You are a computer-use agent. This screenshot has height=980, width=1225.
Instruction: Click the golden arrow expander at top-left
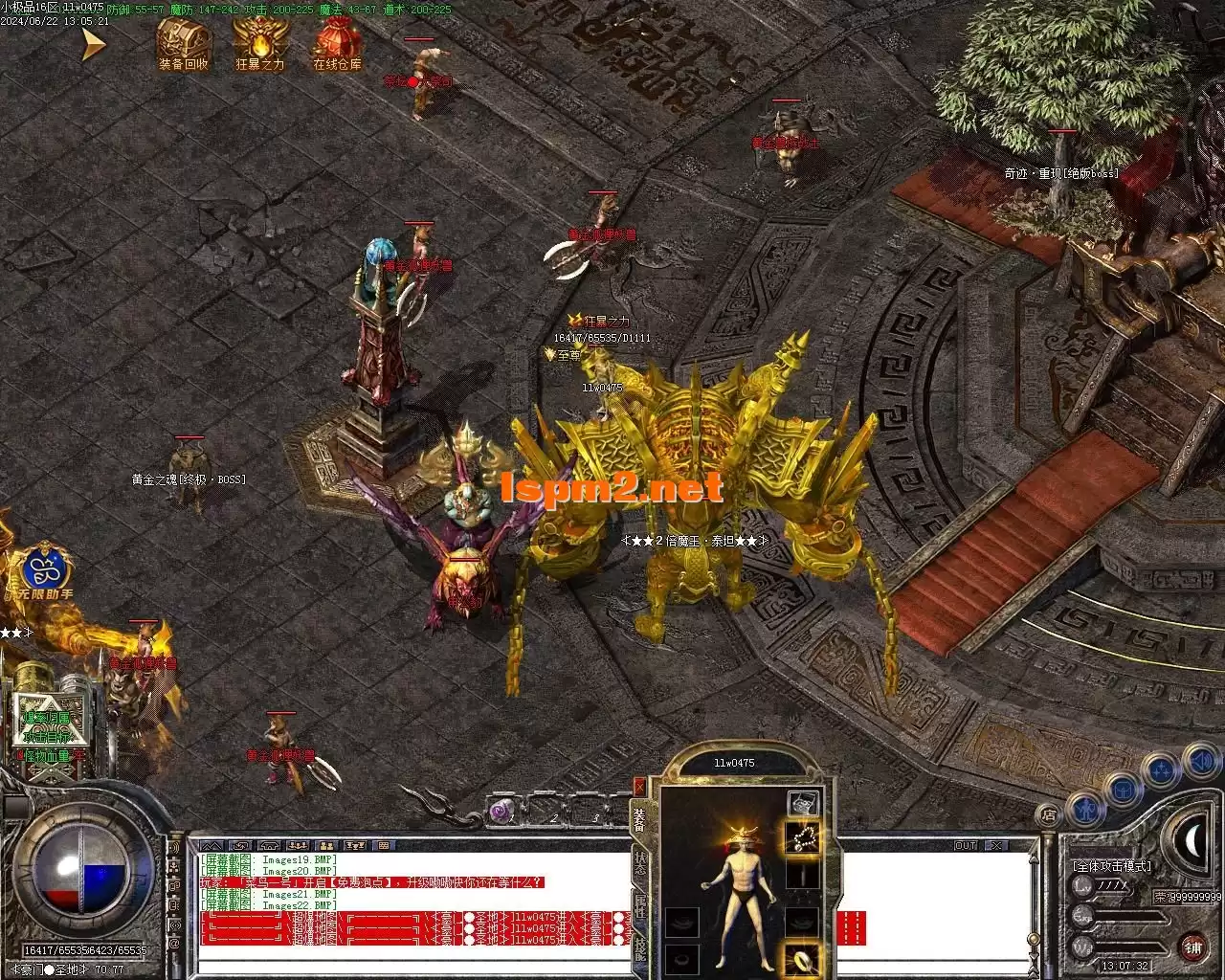pos(92,44)
